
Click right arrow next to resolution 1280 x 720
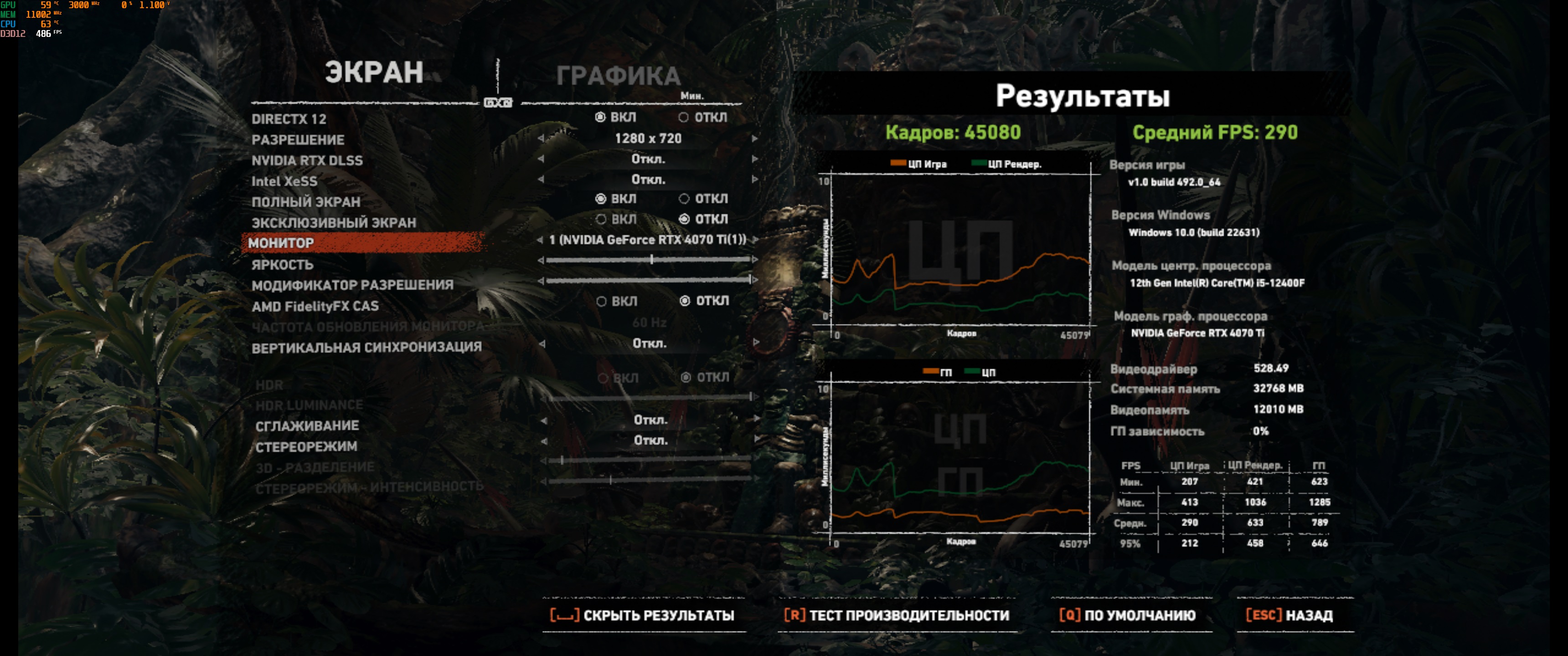755,139
